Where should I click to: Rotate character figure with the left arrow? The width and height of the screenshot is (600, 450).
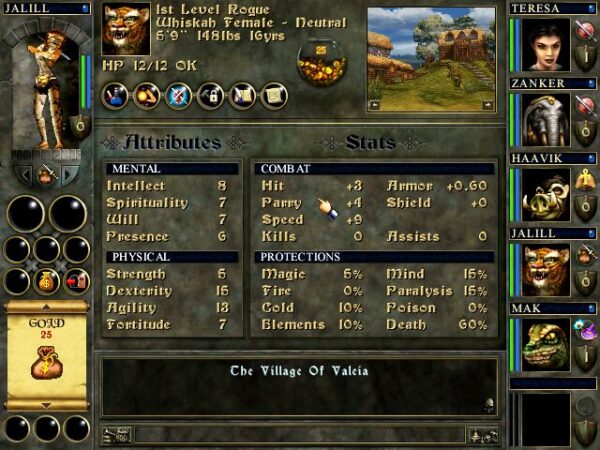[x=22, y=176]
